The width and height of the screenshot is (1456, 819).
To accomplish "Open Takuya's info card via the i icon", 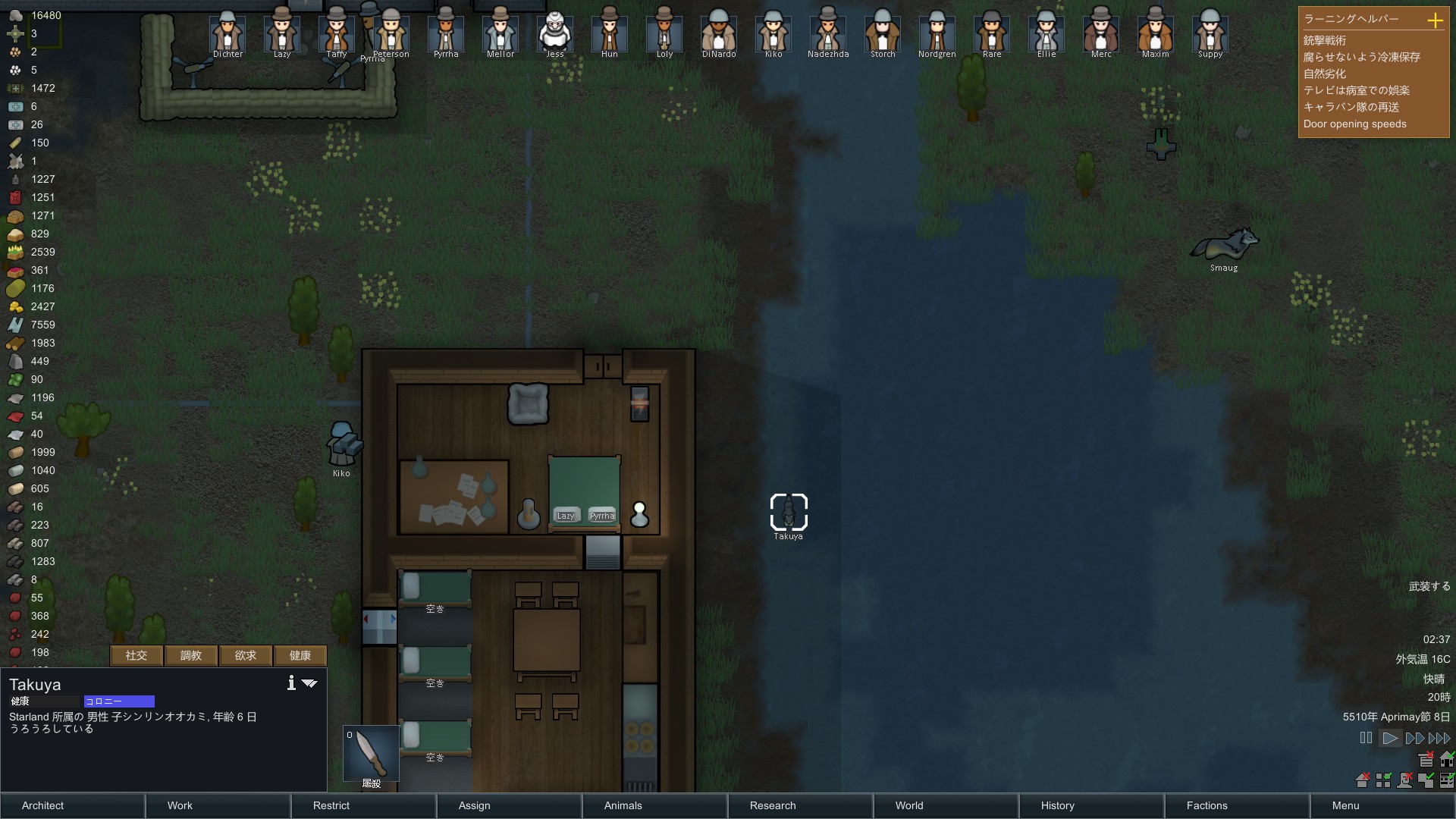I will pyautogui.click(x=290, y=683).
